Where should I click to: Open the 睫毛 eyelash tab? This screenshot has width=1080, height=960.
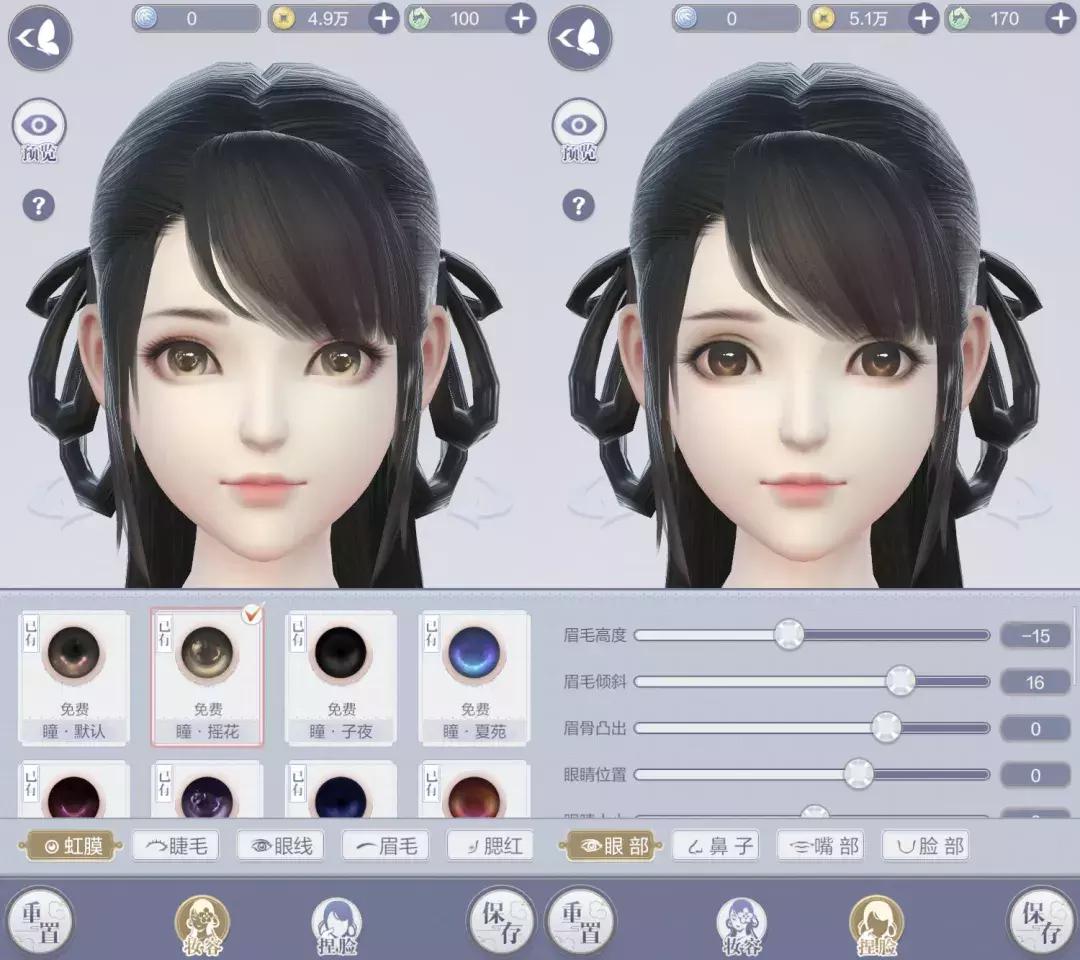coord(176,846)
